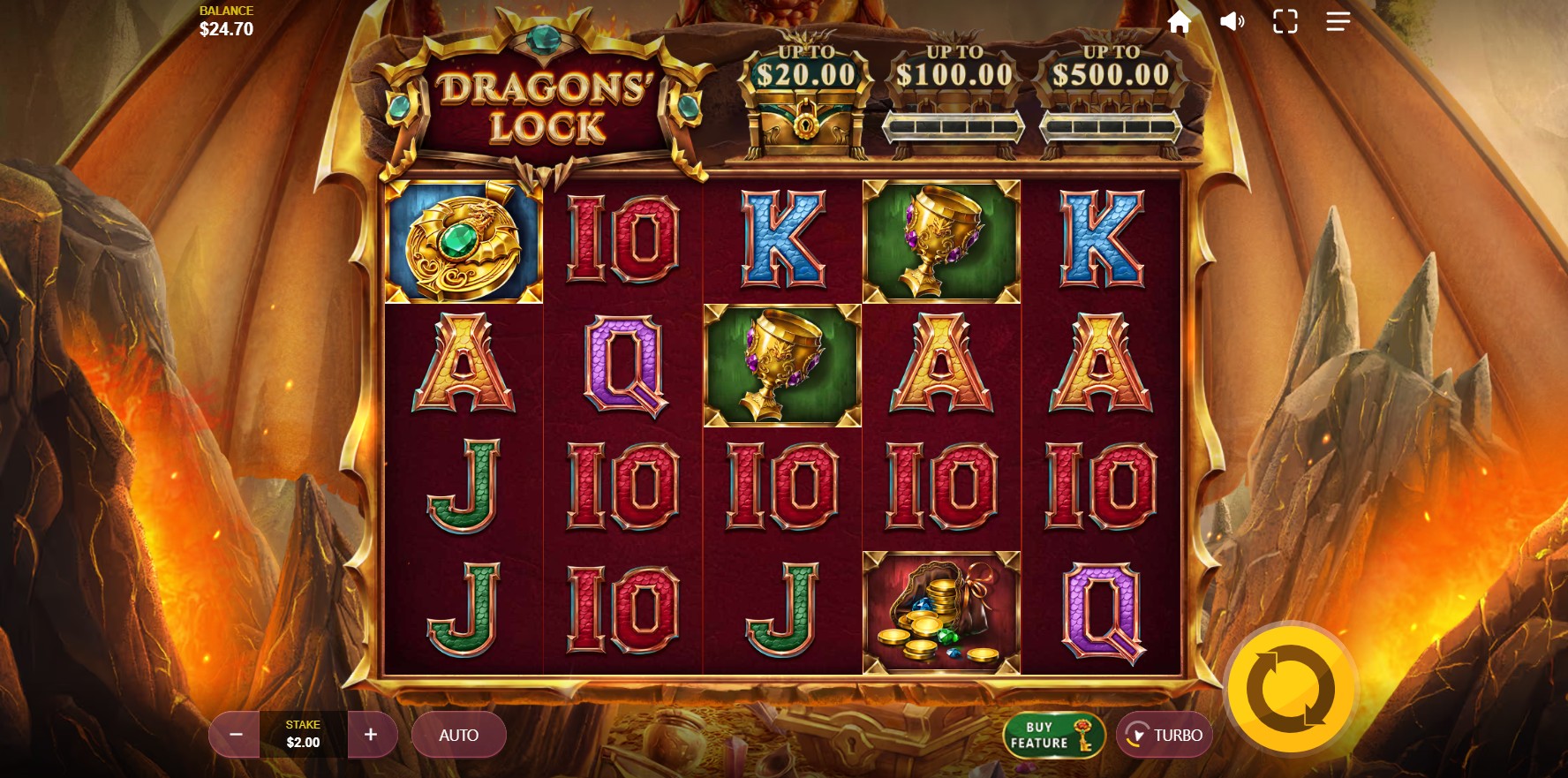1568x778 pixels.
Task: Mute game audio via speaker icon
Action: click(1232, 22)
